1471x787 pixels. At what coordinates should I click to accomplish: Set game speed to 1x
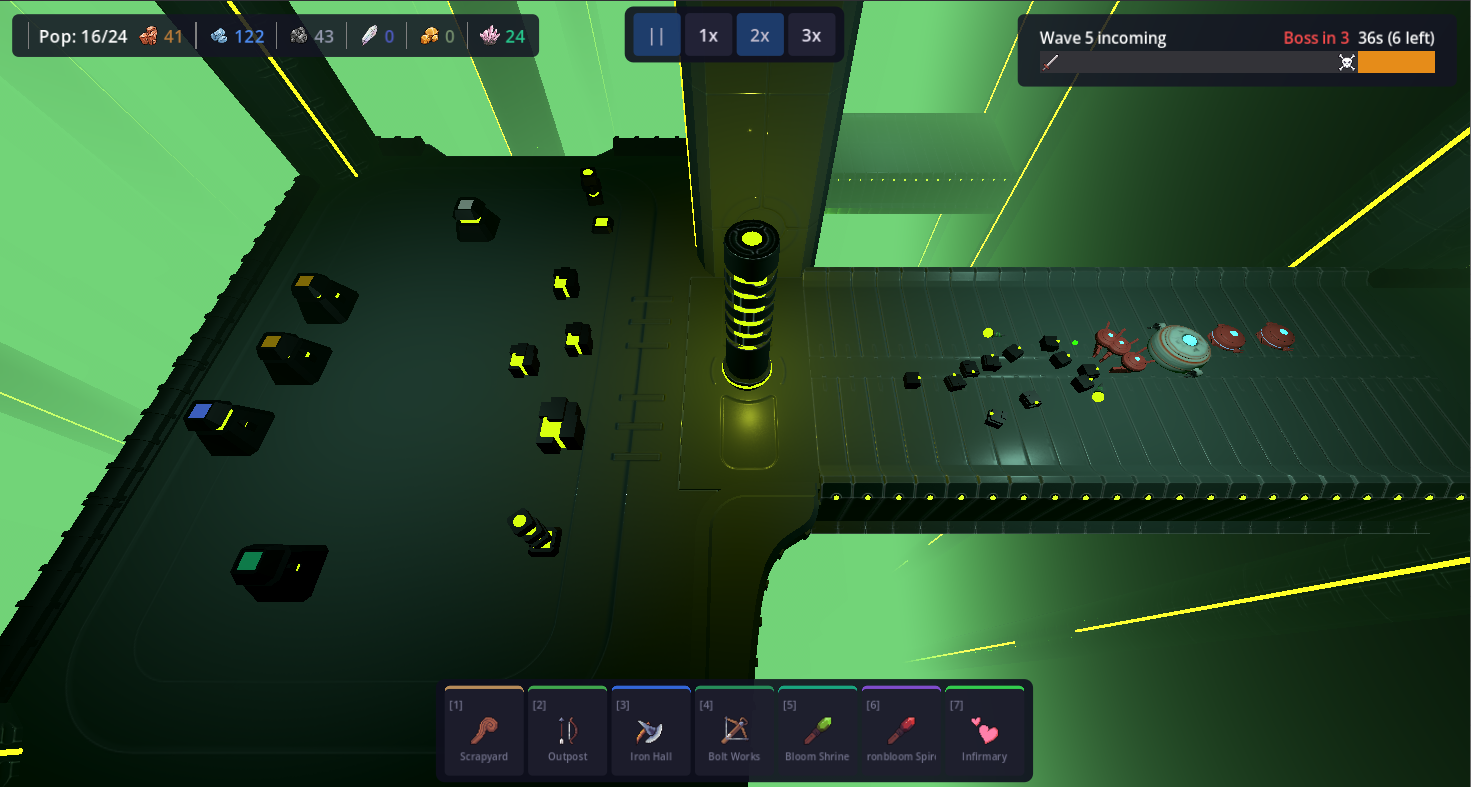coord(708,36)
